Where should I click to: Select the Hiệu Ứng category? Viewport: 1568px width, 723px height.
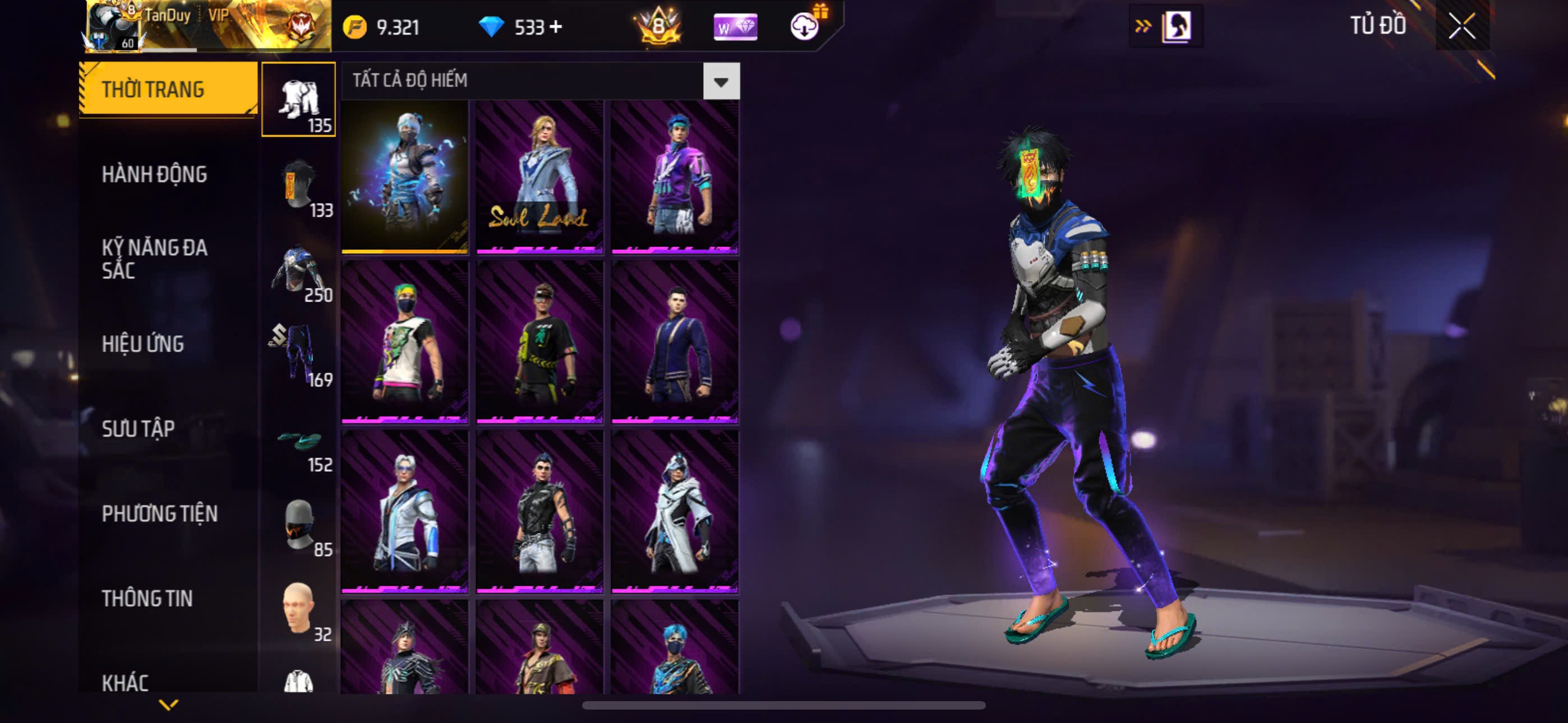[x=142, y=344]
